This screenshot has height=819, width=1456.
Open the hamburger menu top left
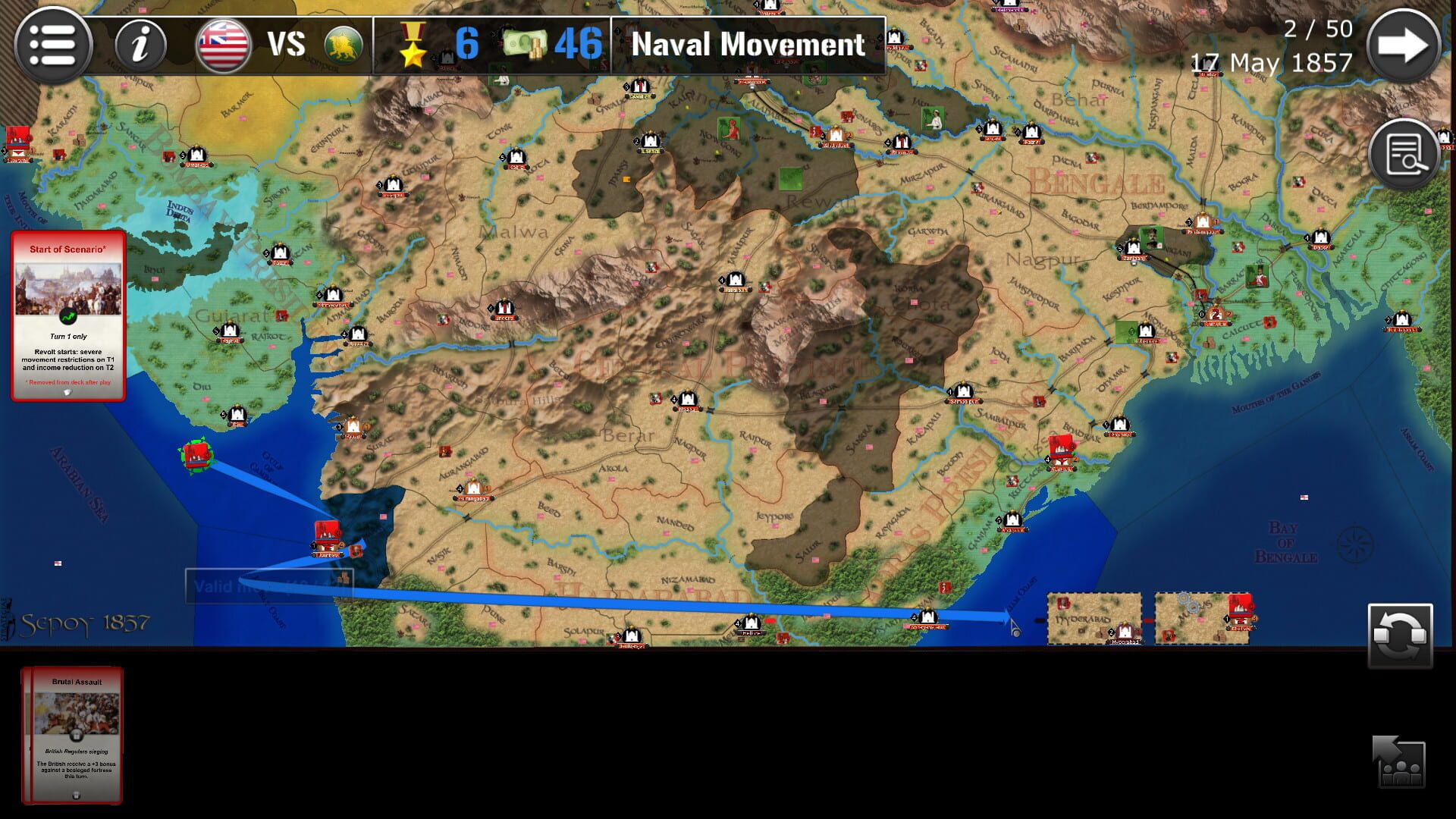[x=52, y=45]
